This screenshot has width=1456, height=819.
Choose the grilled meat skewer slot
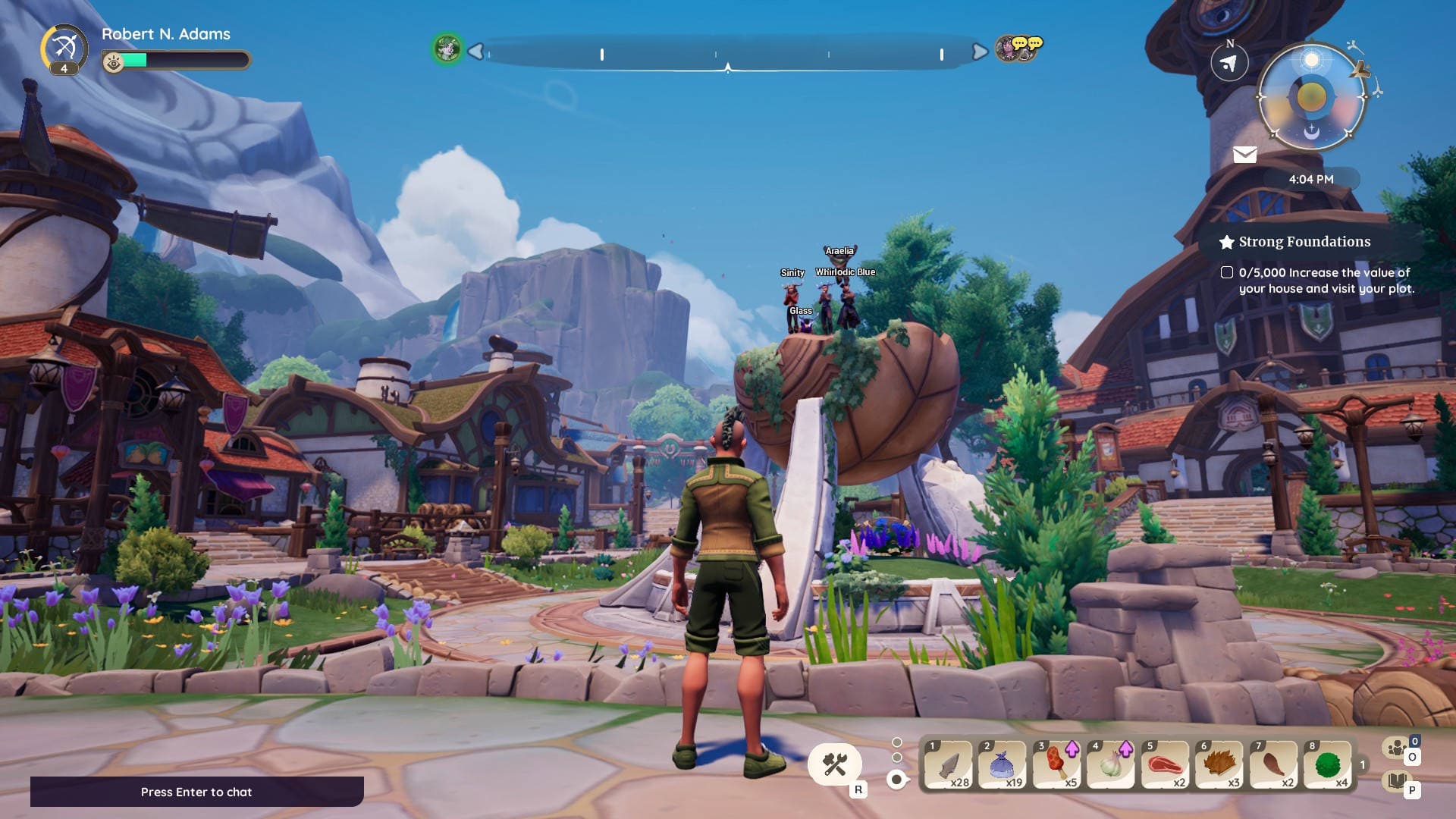click(x=1056, y=766)
